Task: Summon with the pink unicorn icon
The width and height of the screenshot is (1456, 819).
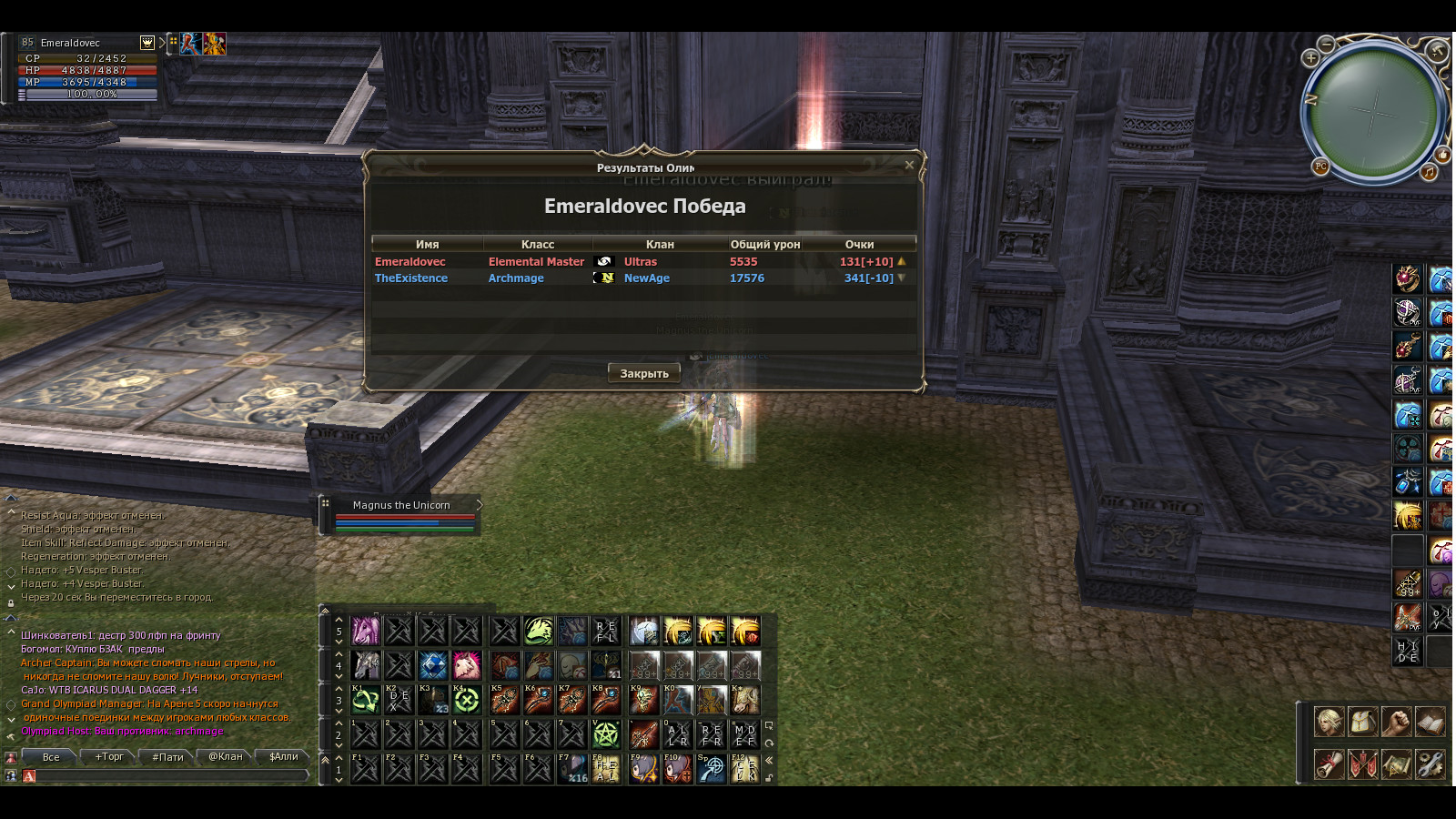Action: coord(365,631)
